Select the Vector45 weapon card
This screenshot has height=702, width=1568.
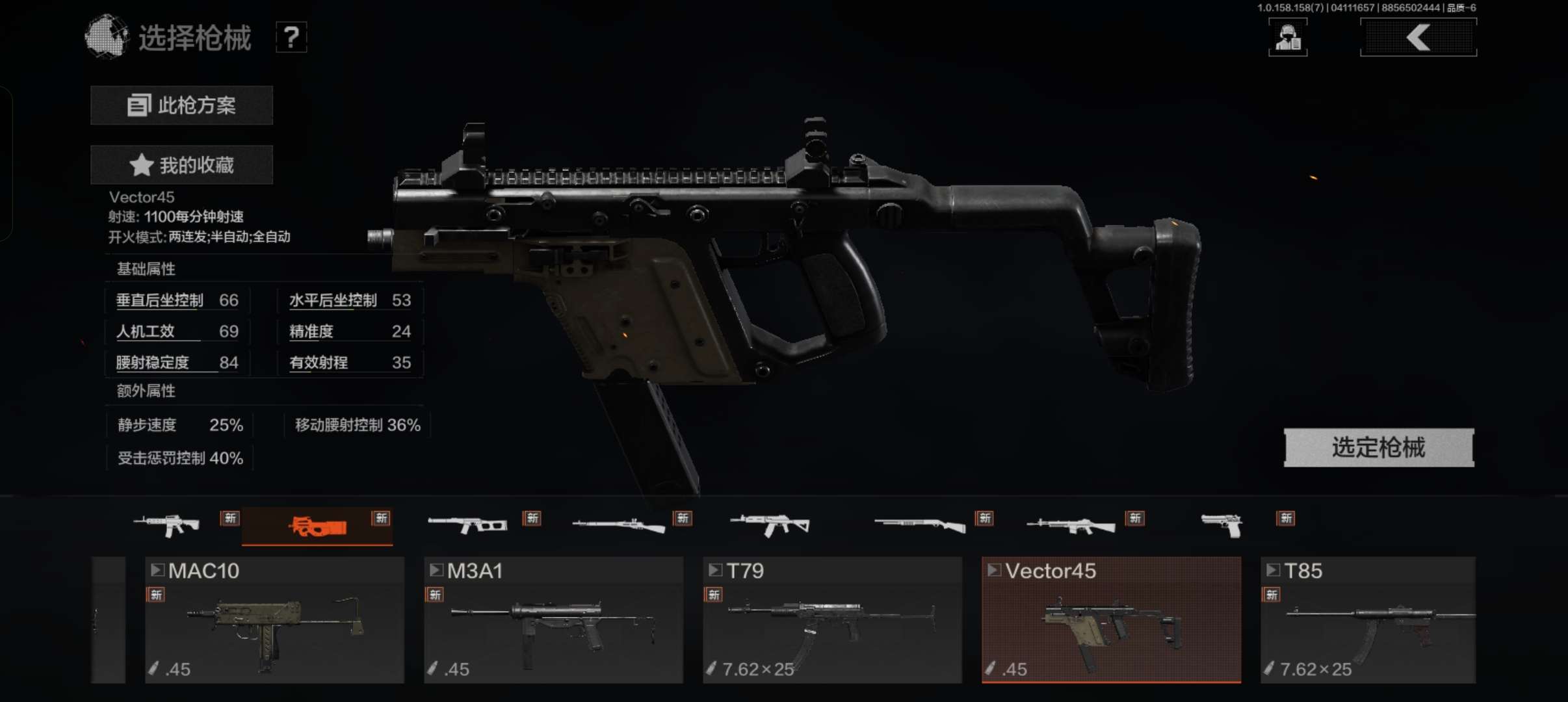coord(1111,619)
